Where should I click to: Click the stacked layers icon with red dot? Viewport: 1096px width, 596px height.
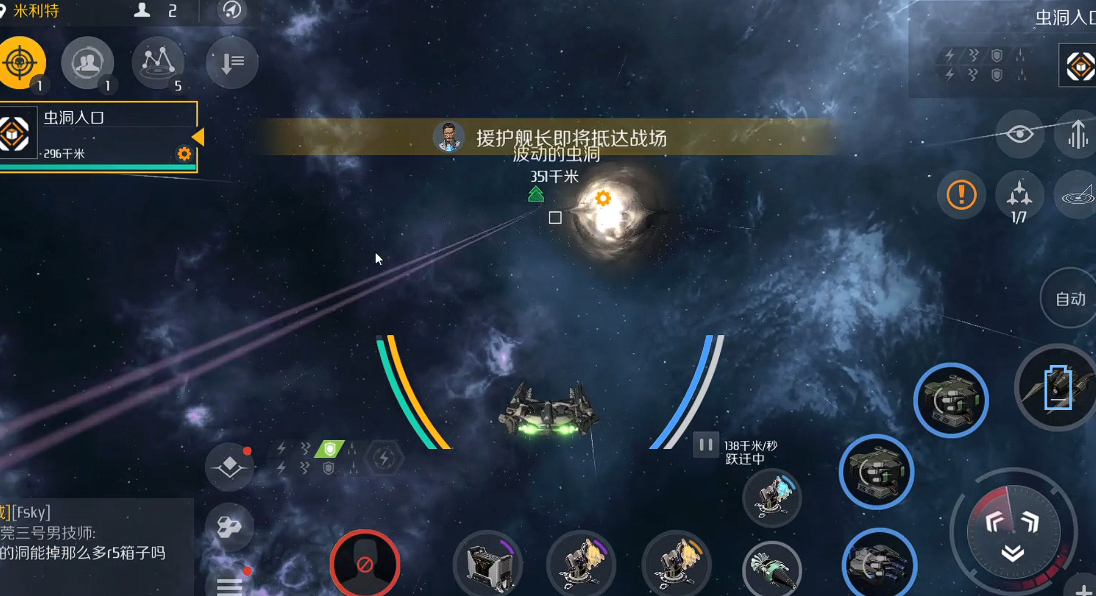229,467
